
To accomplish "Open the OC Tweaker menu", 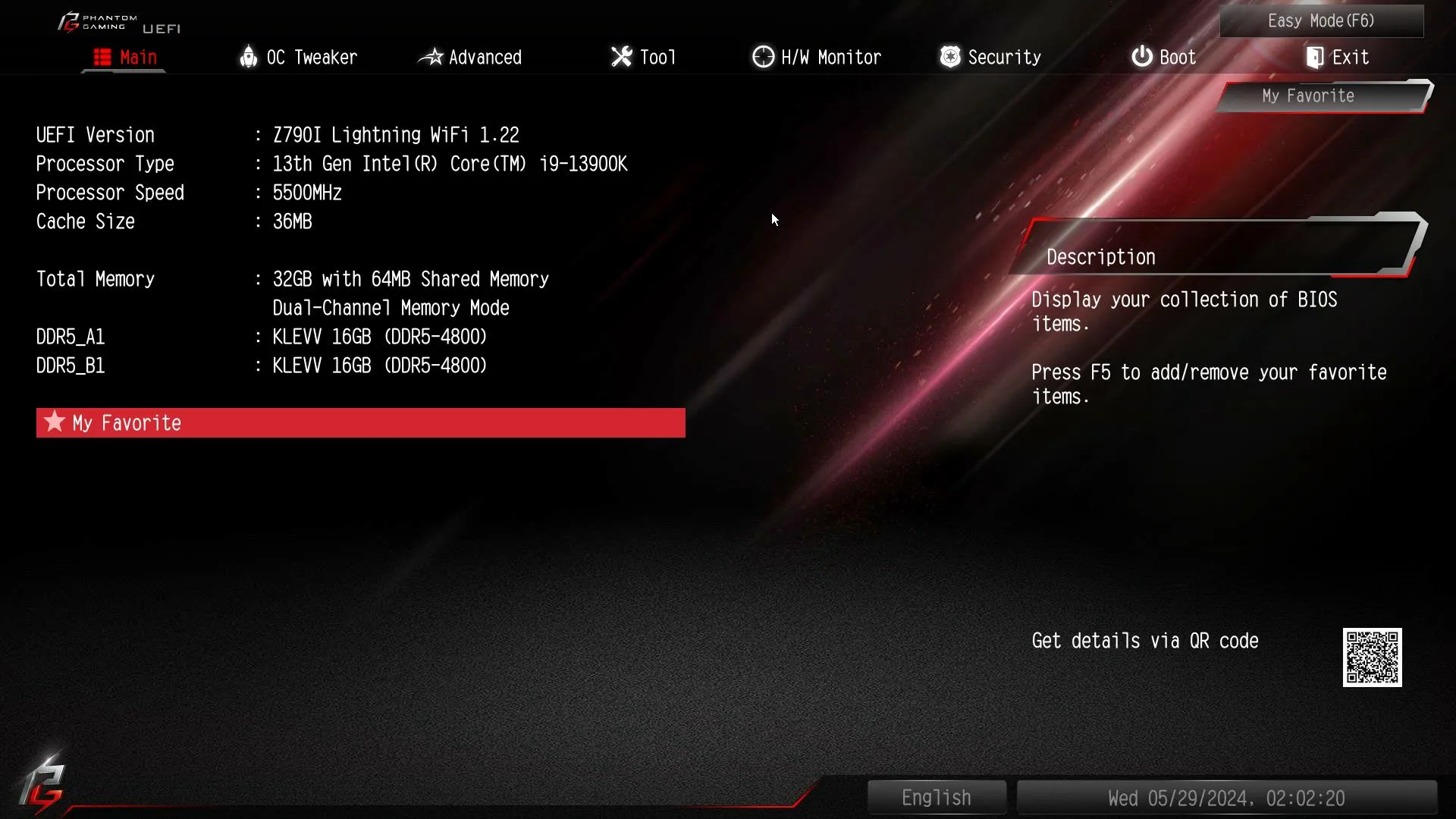I will pos(311,56).
